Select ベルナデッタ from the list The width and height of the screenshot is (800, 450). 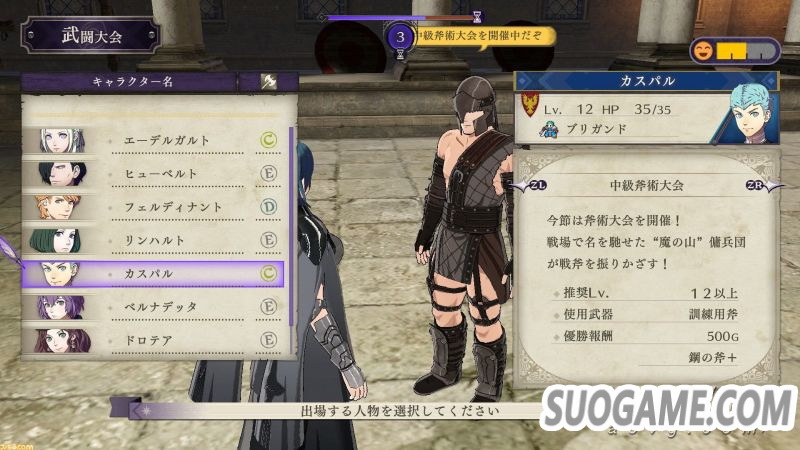[160, 306]
